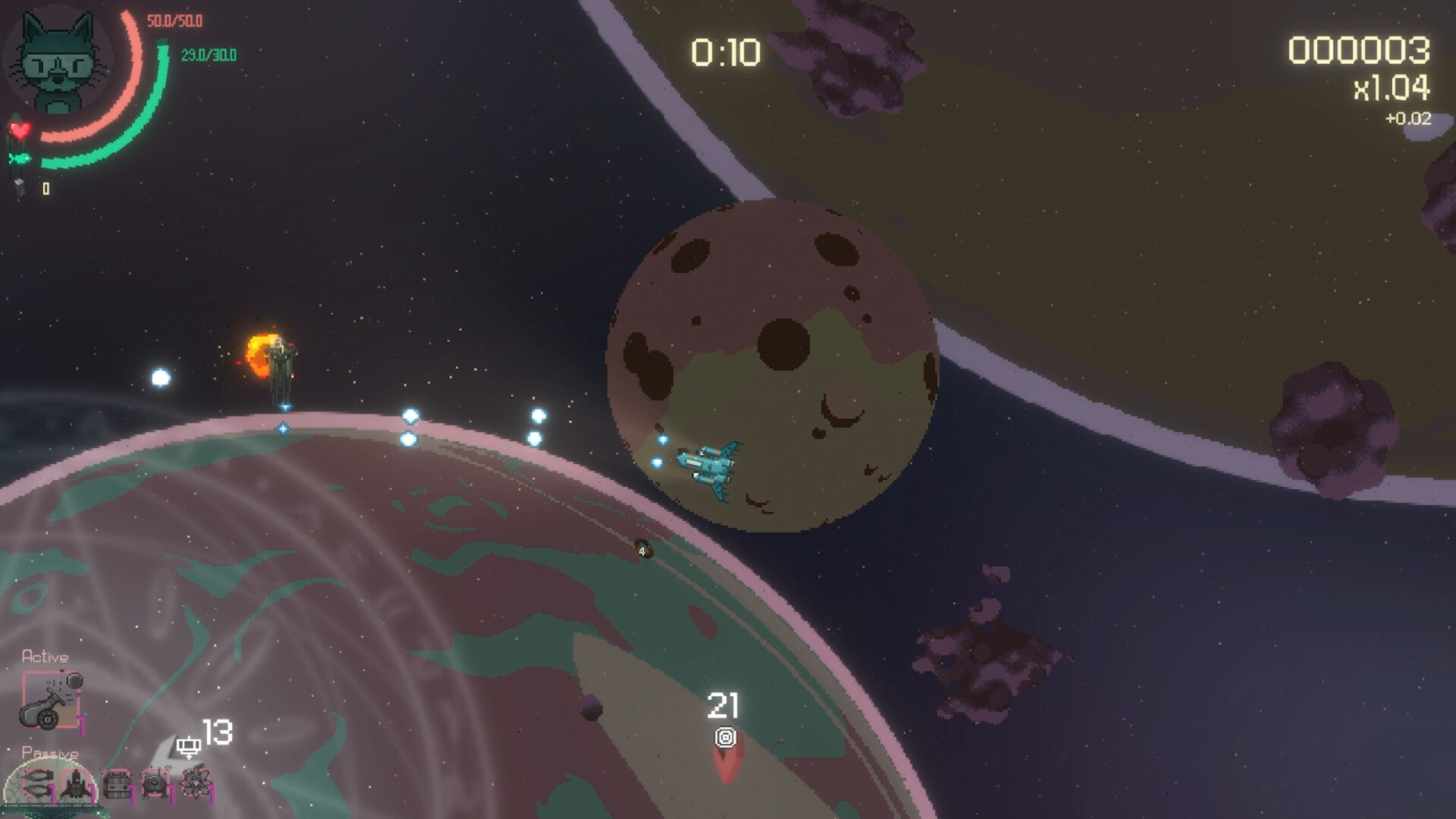
Task: Click the heart icon beside the health bar
Action: point(20,130)
